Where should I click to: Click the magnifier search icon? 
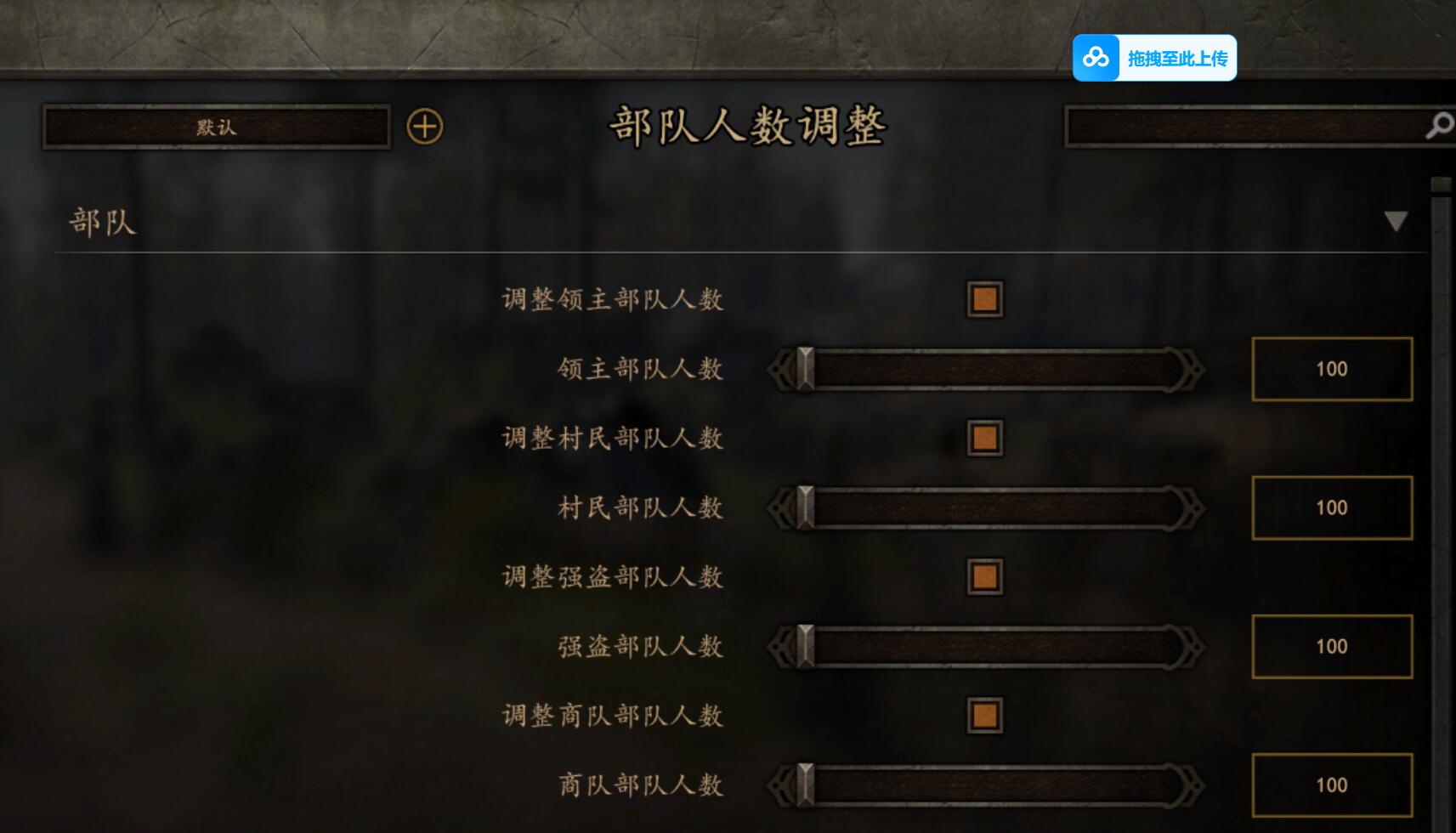coord(1438,126)
